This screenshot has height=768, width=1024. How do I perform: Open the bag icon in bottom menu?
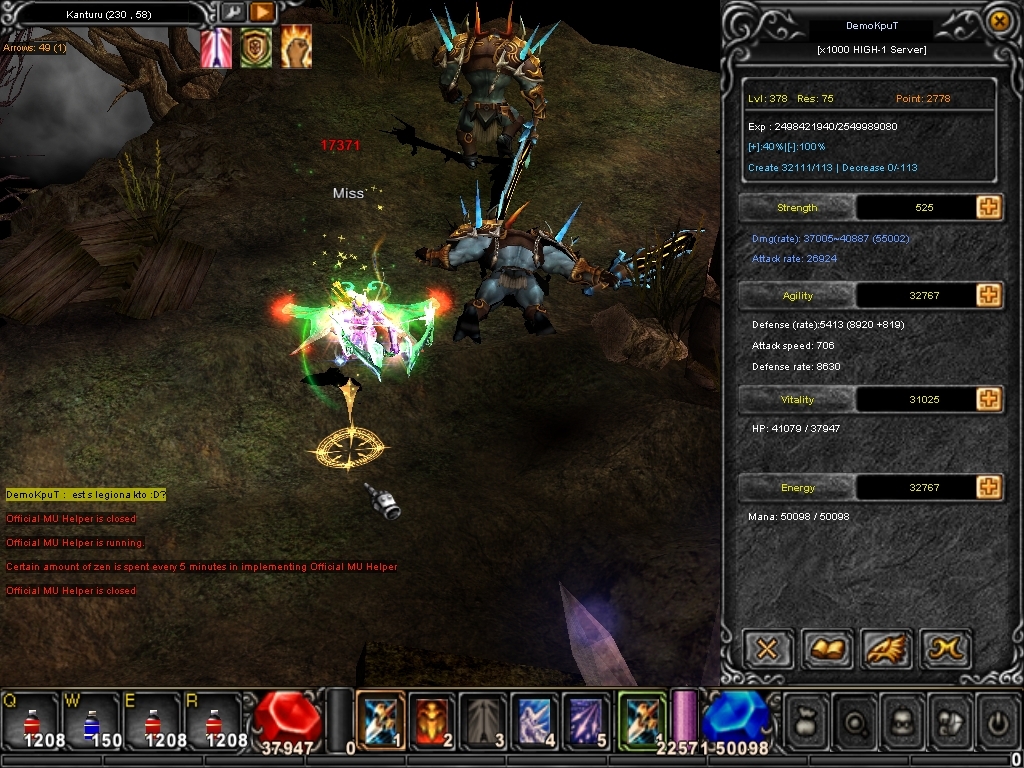point(807,719)
